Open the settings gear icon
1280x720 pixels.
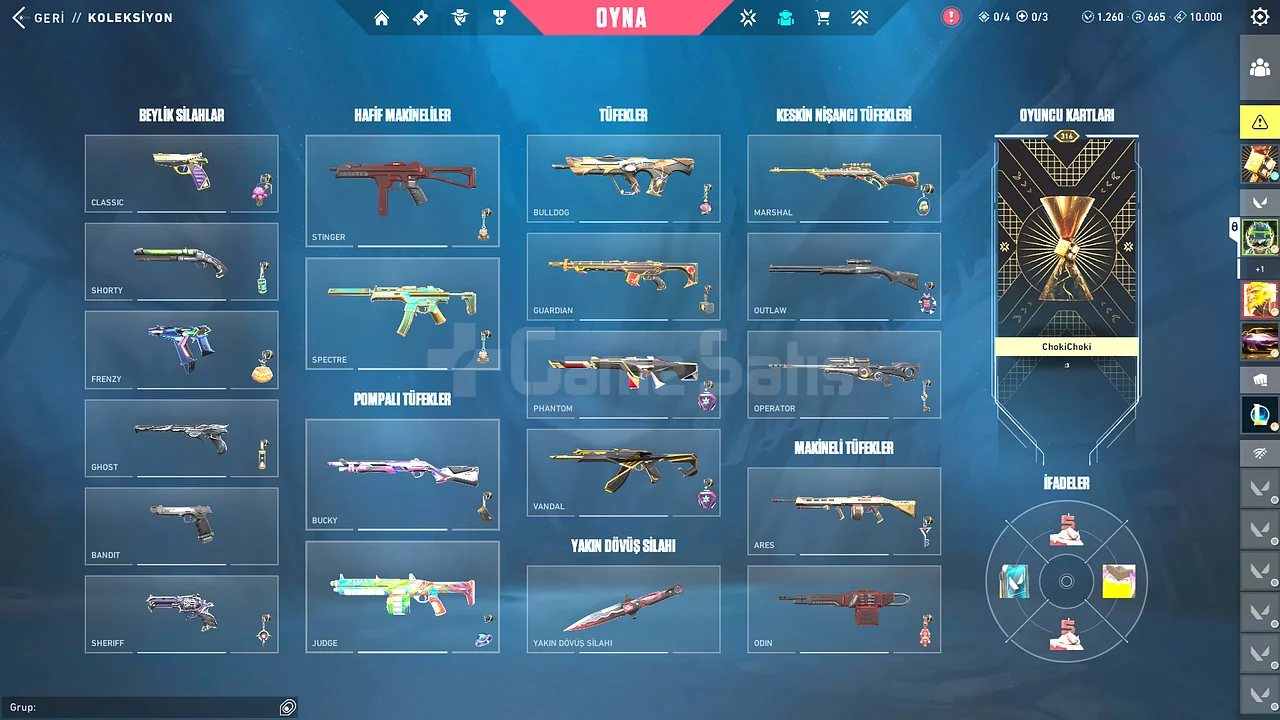pyautogui.click(x=1260, y=17)
